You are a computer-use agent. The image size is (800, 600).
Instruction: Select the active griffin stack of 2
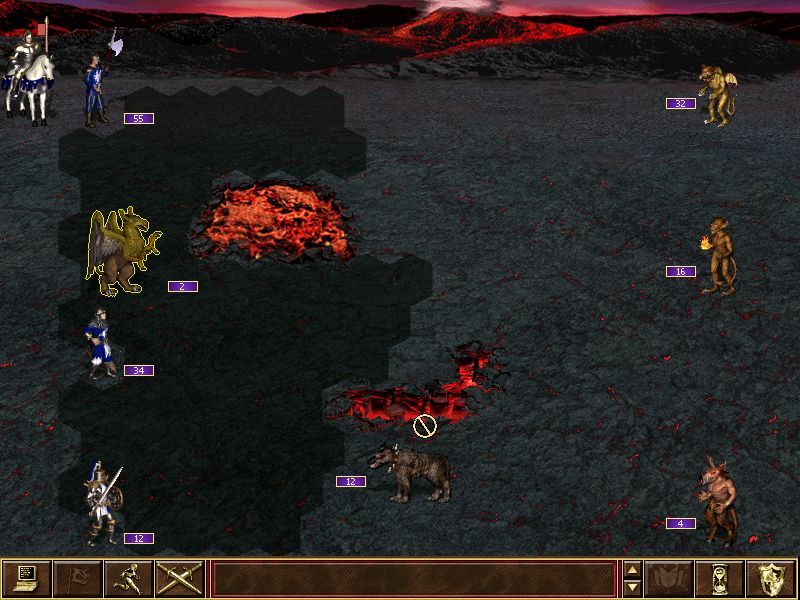coord(122,253)
